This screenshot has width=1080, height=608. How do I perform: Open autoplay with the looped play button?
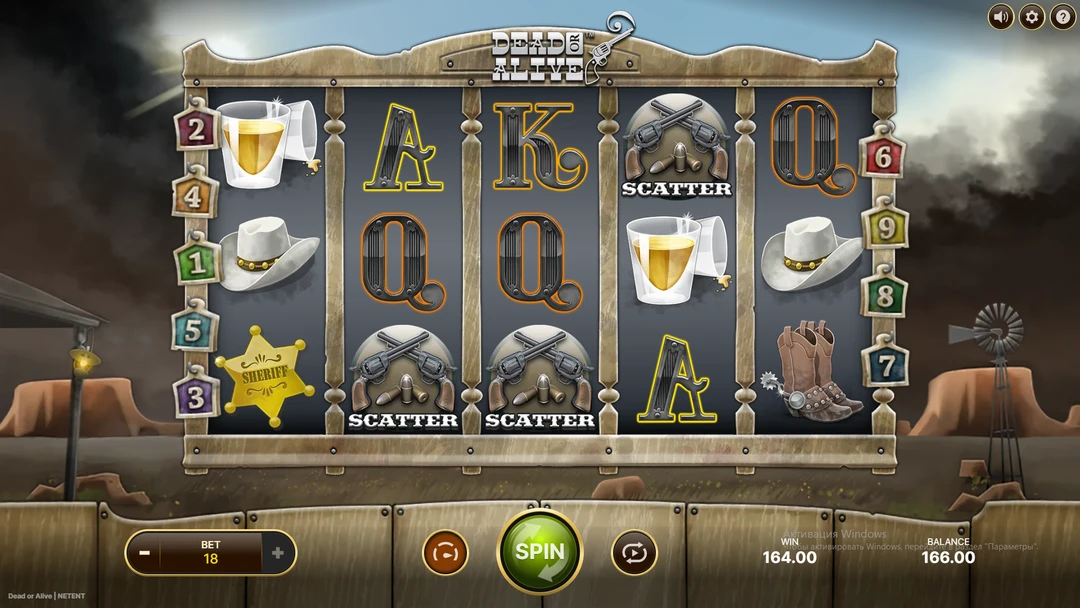point(634,553)
